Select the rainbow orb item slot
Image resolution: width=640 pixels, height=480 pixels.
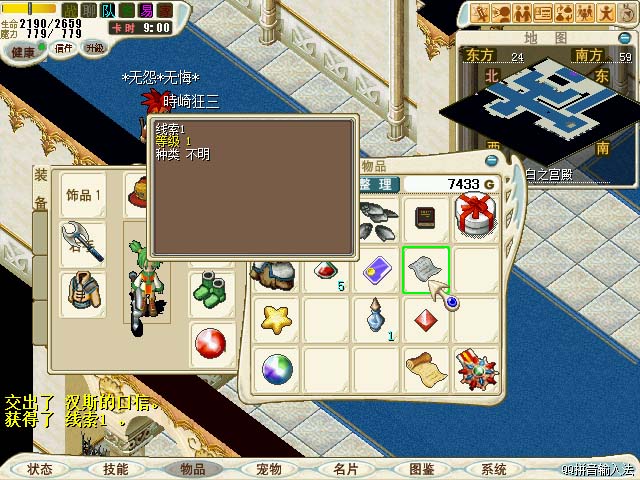point(276,370)
